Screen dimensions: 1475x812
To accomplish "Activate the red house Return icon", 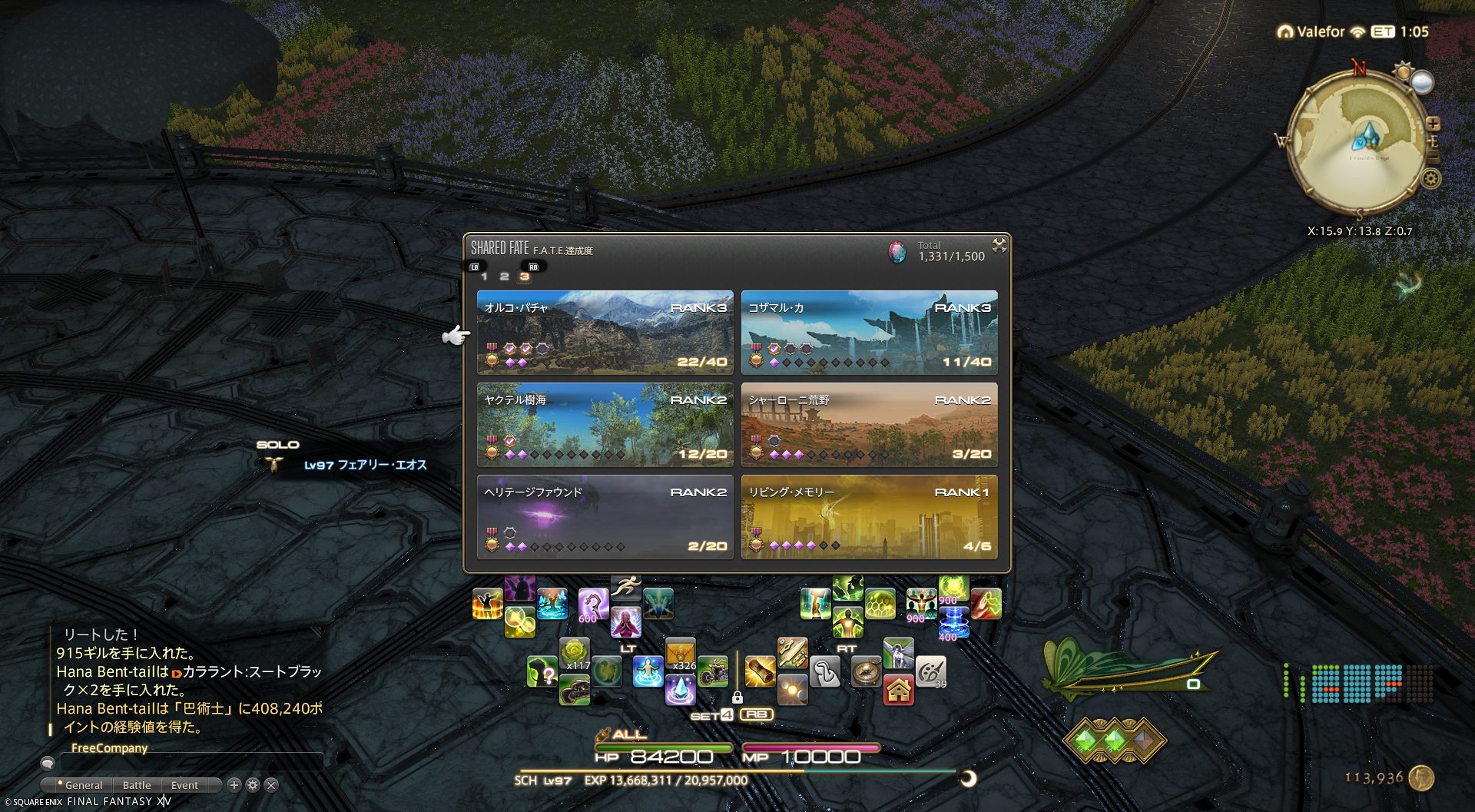I will coord(898,690).
